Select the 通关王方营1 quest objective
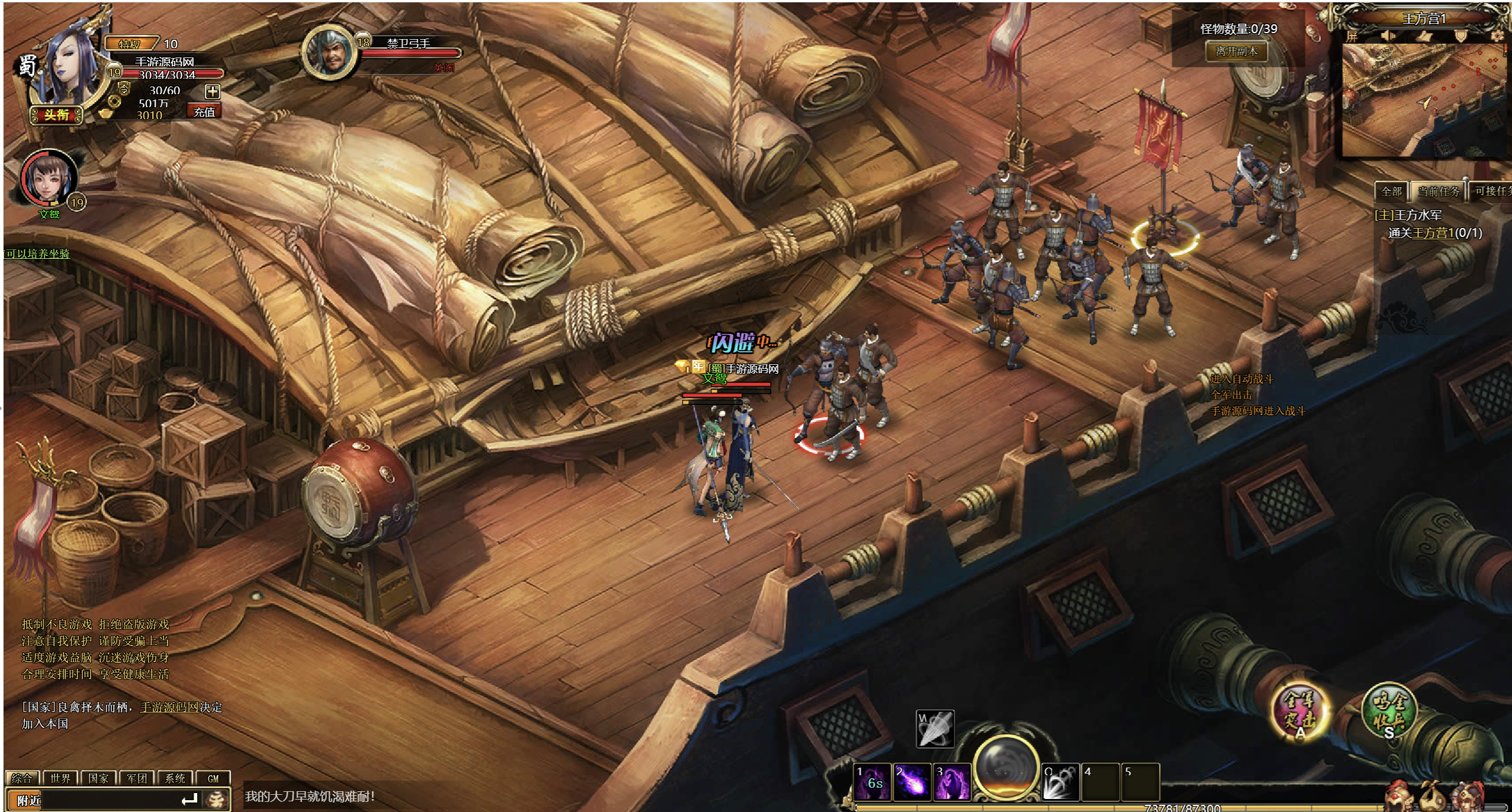Viewport: 1512px width, 812px height. (1434, 233)
